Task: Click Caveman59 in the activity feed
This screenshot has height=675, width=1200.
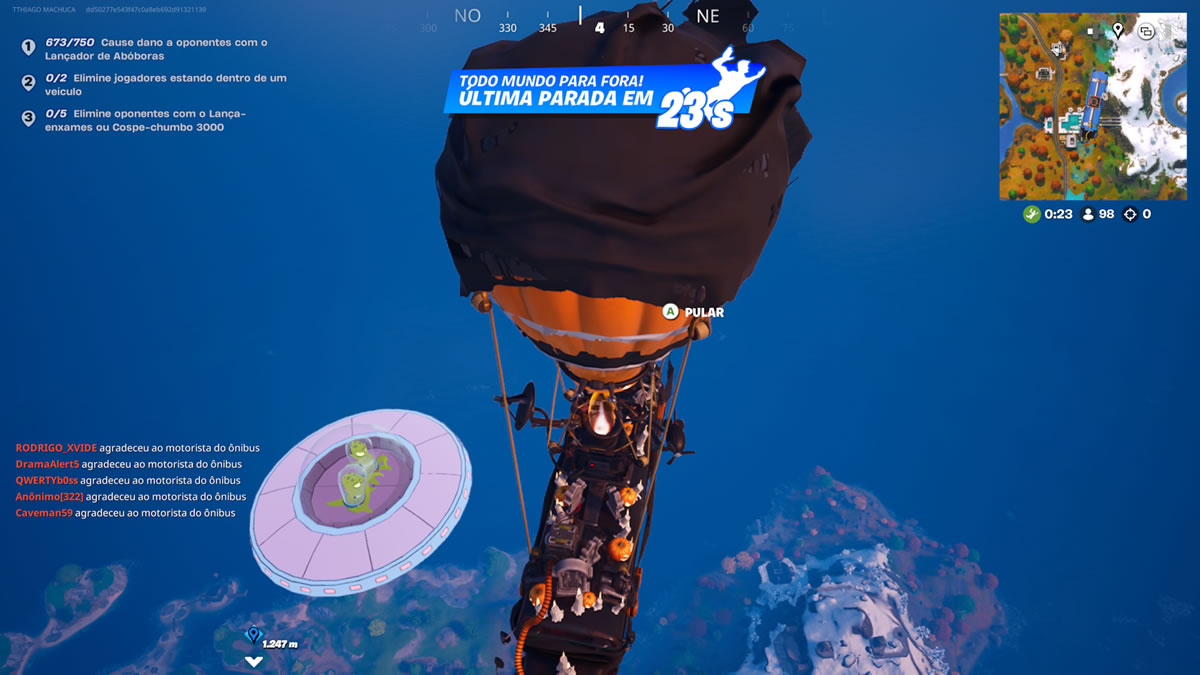Action: coord(44,513)
